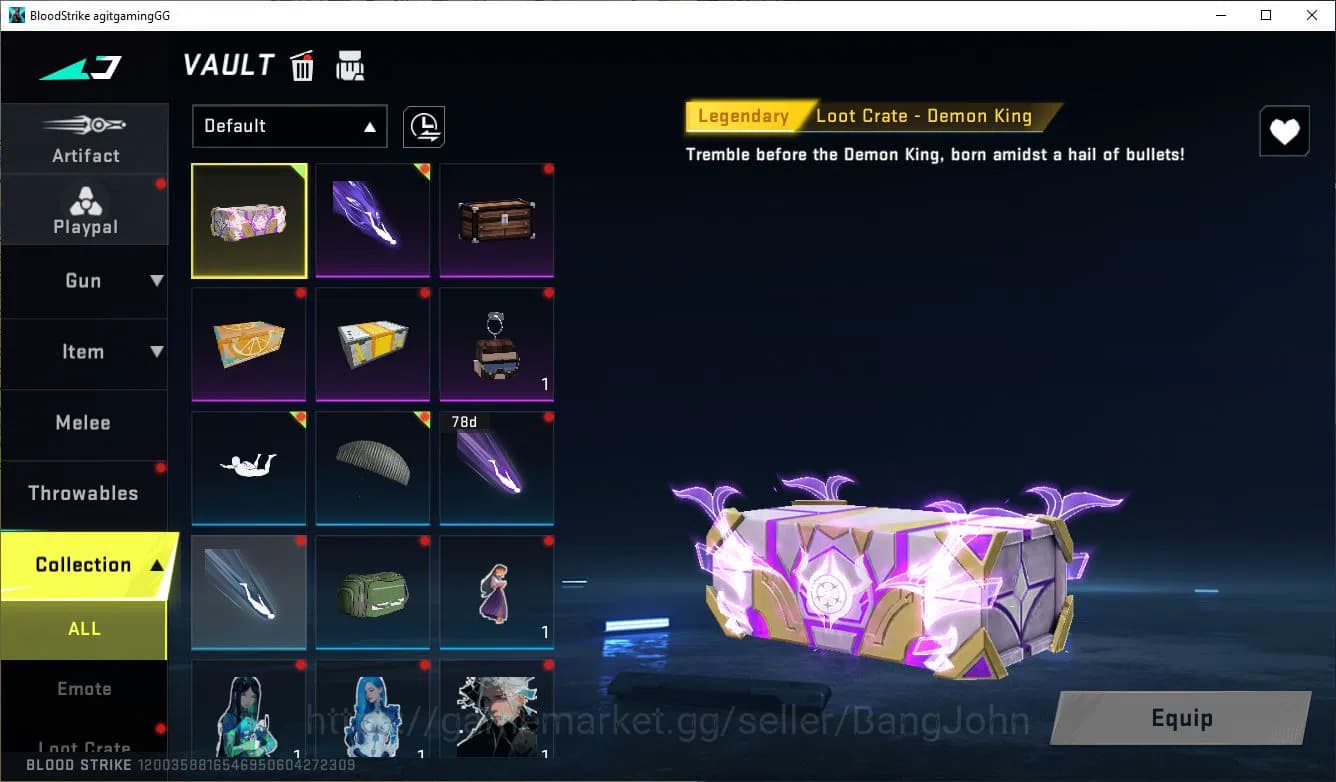This screenshot has width=1336, height=782.
Task: Open the Throwables section
Action: point(85,493)
